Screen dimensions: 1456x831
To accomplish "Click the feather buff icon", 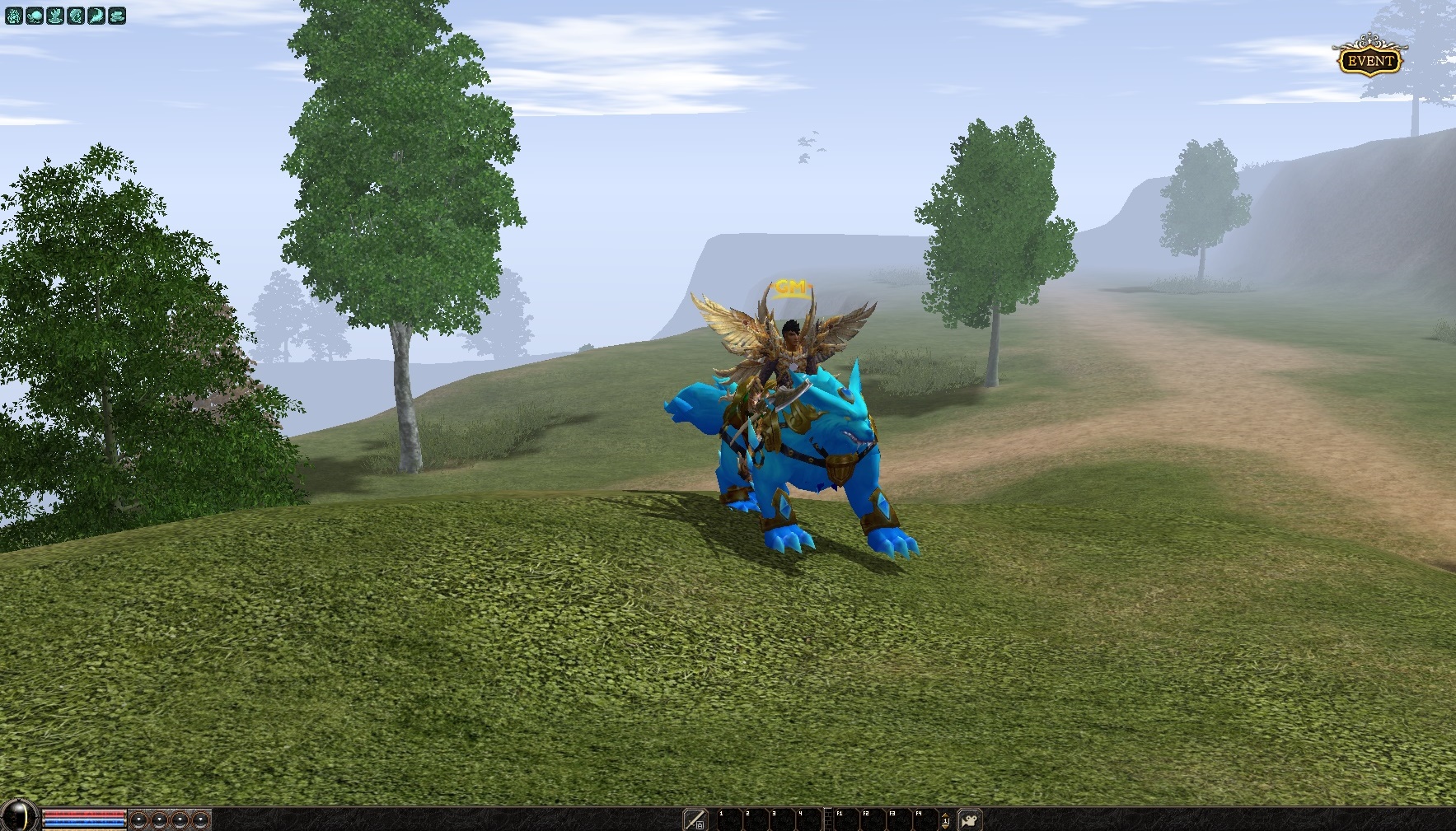I will coord(96,16).
